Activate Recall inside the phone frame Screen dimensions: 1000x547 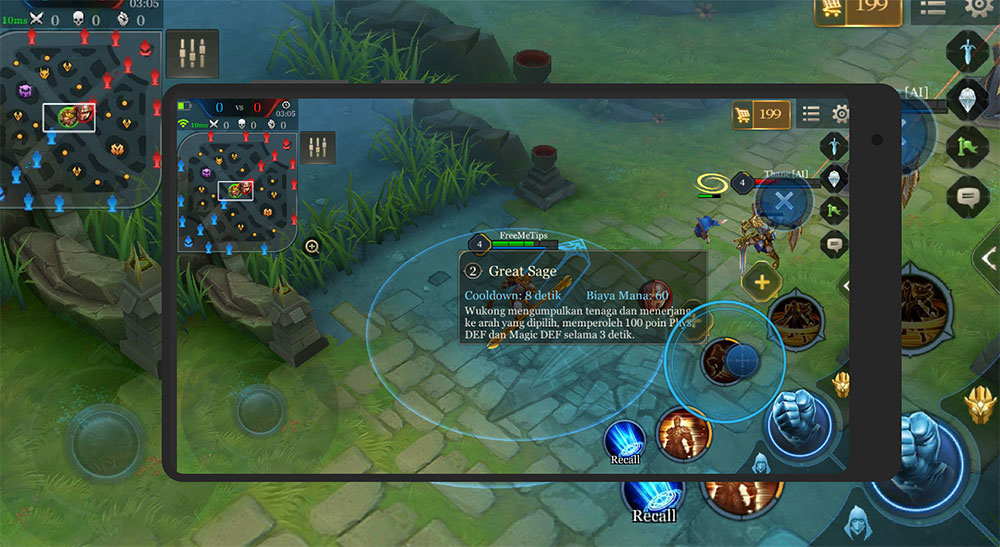pos(625,440)
